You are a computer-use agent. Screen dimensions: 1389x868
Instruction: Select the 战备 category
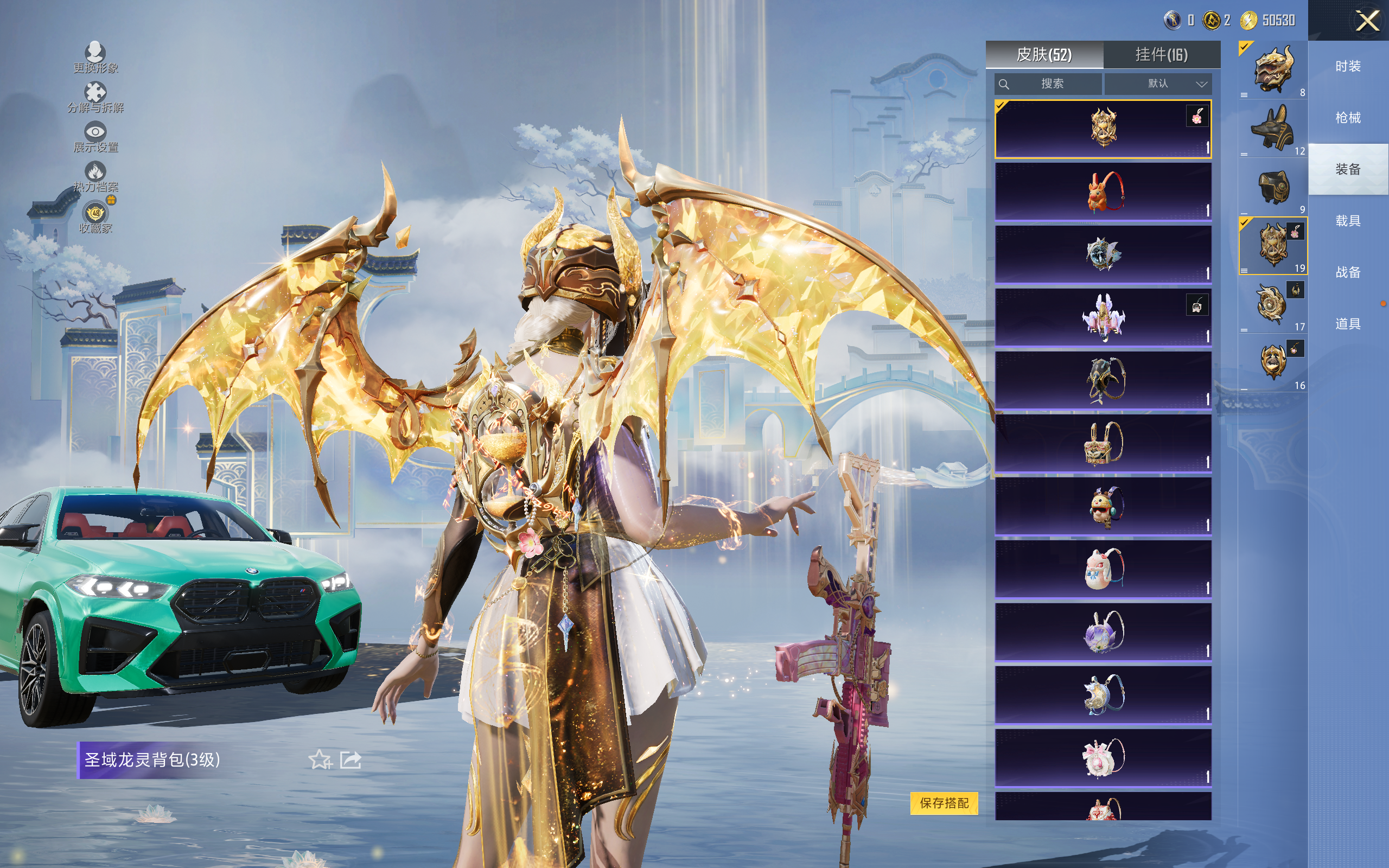coord(1348,272)
